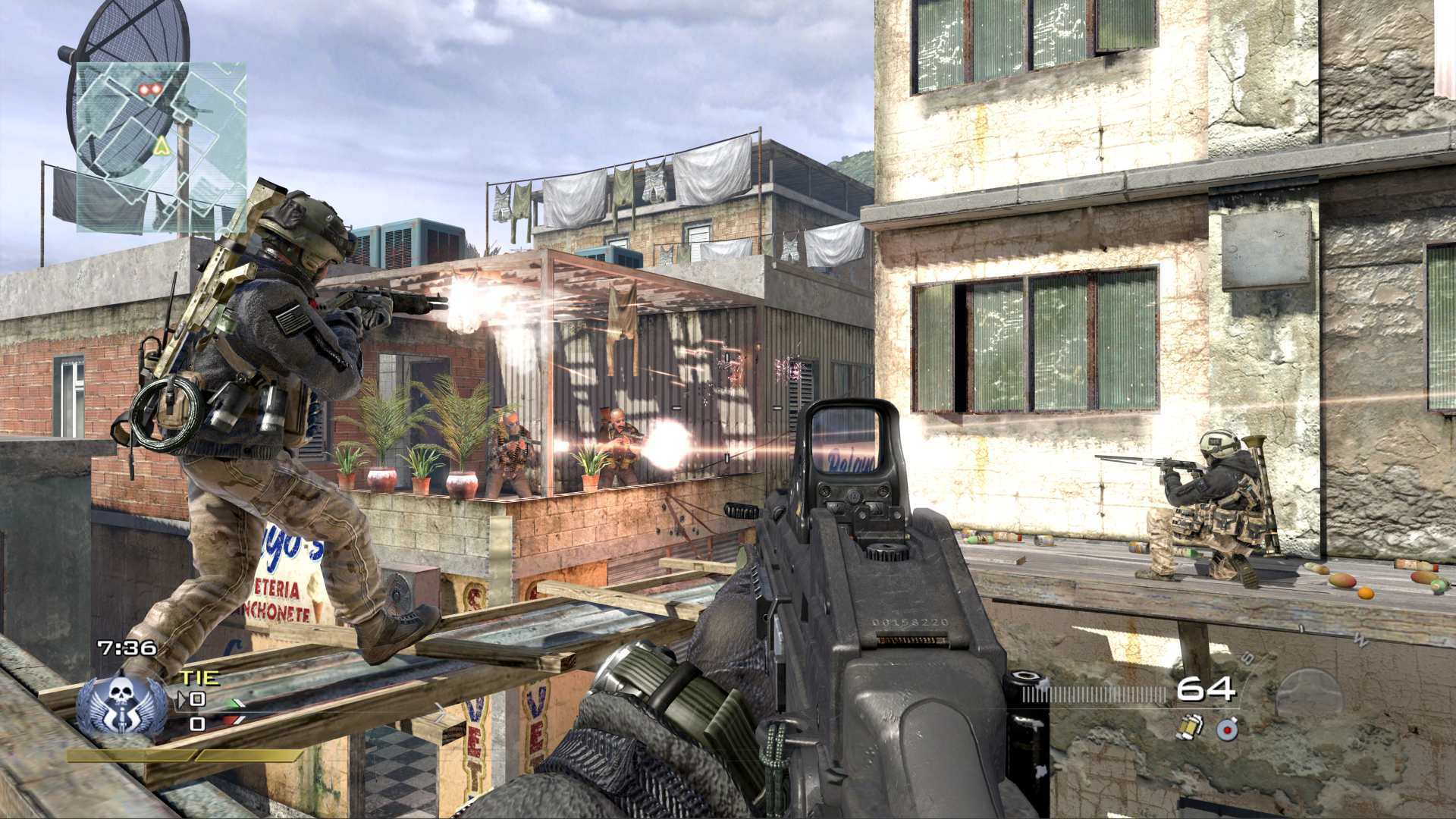Screen dimensions: 1456x819
Task: Click the frag grenade equipment icon
Action: coord(1191,728)
